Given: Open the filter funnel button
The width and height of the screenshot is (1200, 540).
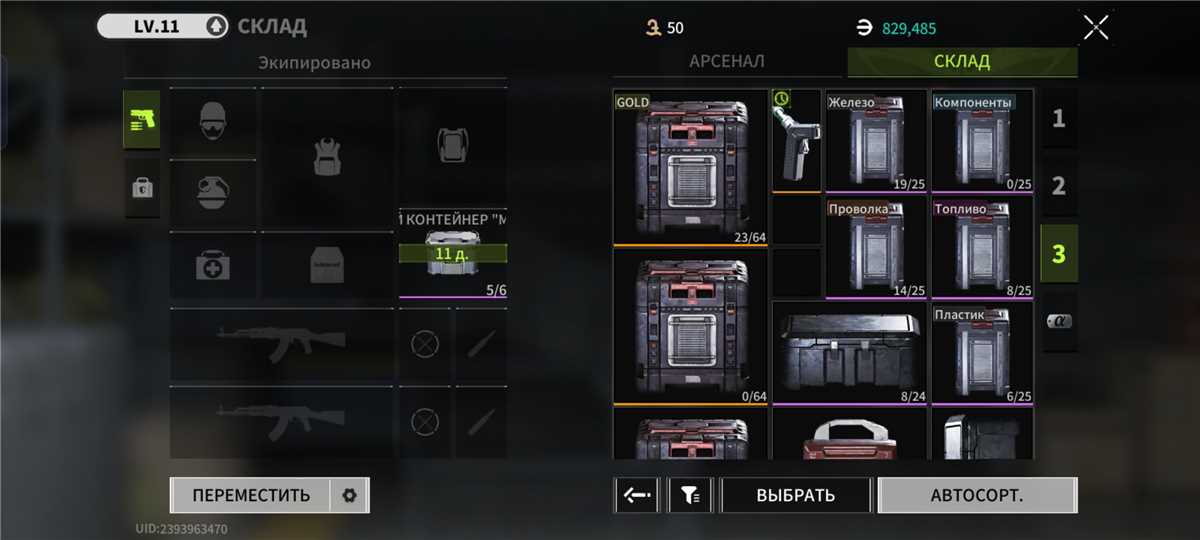Looking at the screenshot, I should click(690, 495).
